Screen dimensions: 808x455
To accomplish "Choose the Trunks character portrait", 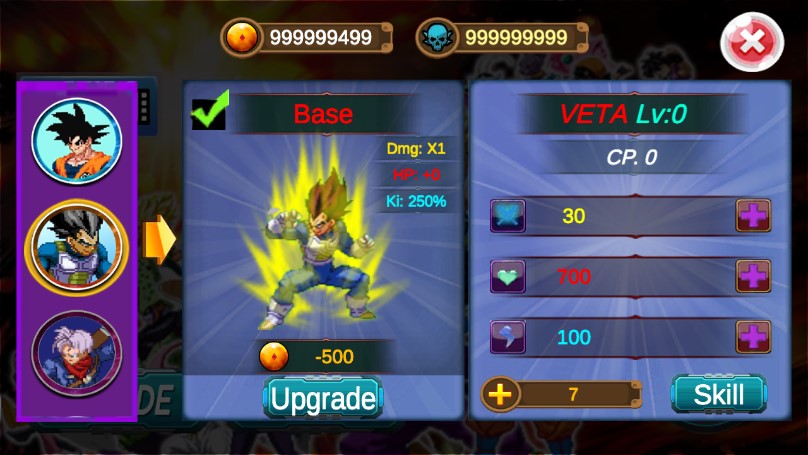I will [x=76, y=351].
